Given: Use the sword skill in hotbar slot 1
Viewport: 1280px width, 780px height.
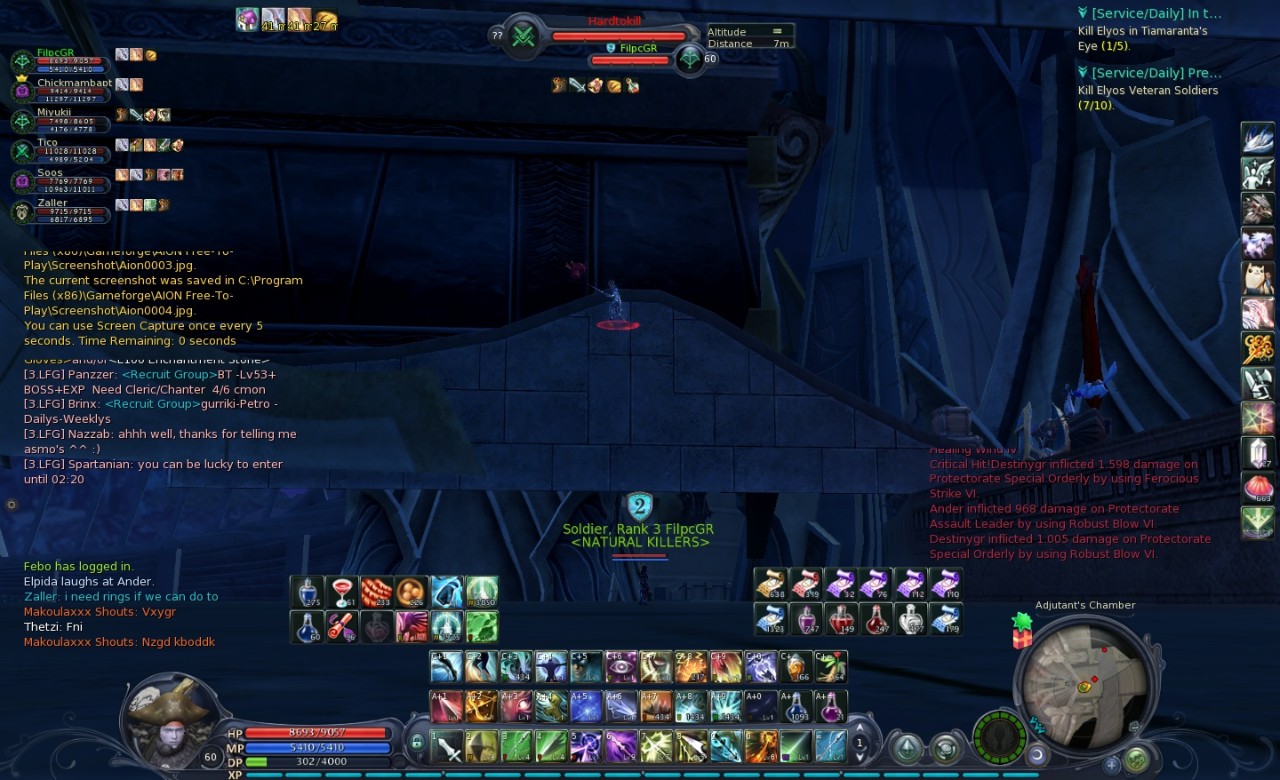Looking at the screenshot, I should pyautogui.click(x=447, y=746).
